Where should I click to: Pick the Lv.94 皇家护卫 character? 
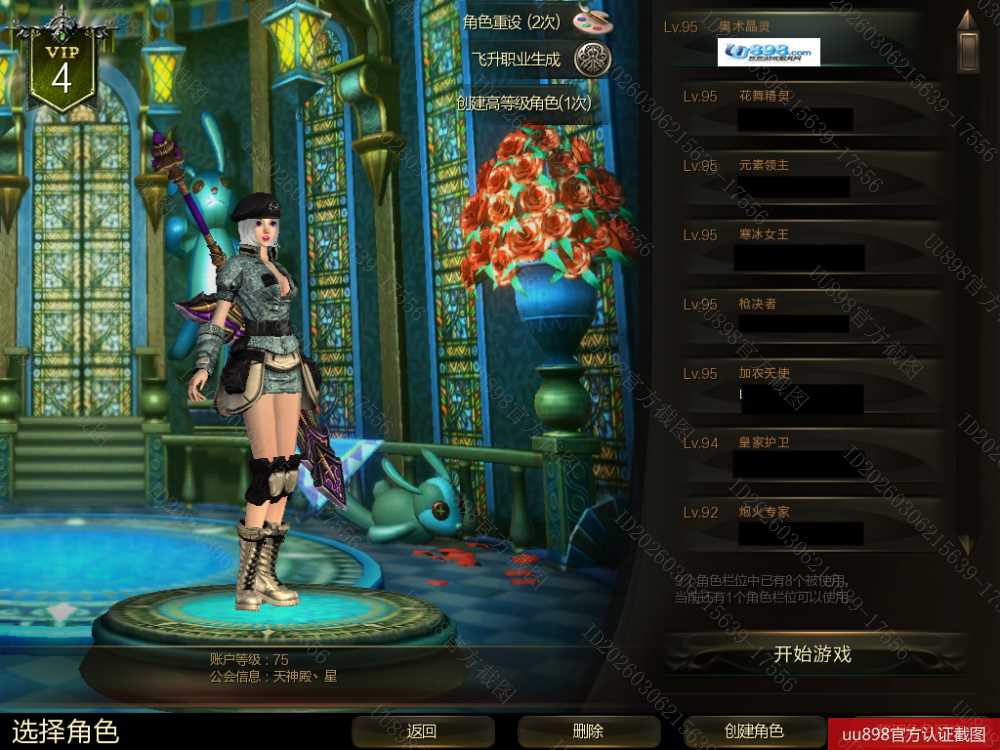[x=800, y=455]
